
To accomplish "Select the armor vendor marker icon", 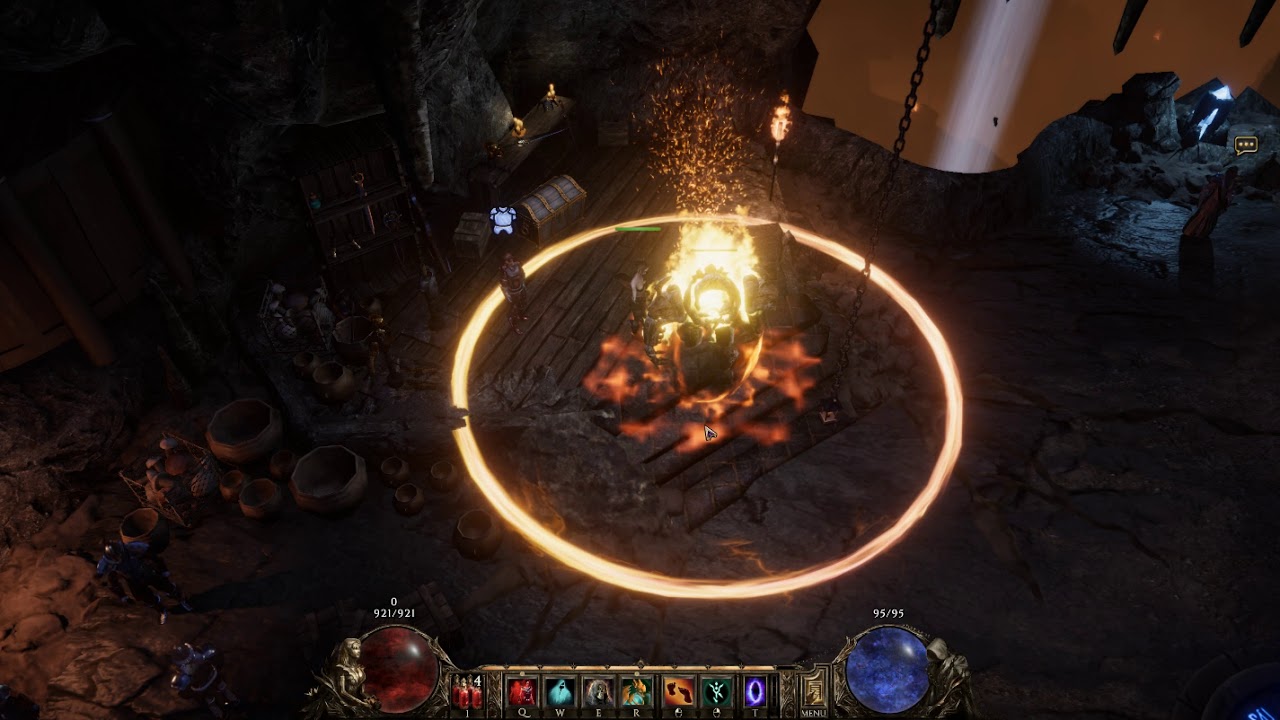I will (503, 220).
